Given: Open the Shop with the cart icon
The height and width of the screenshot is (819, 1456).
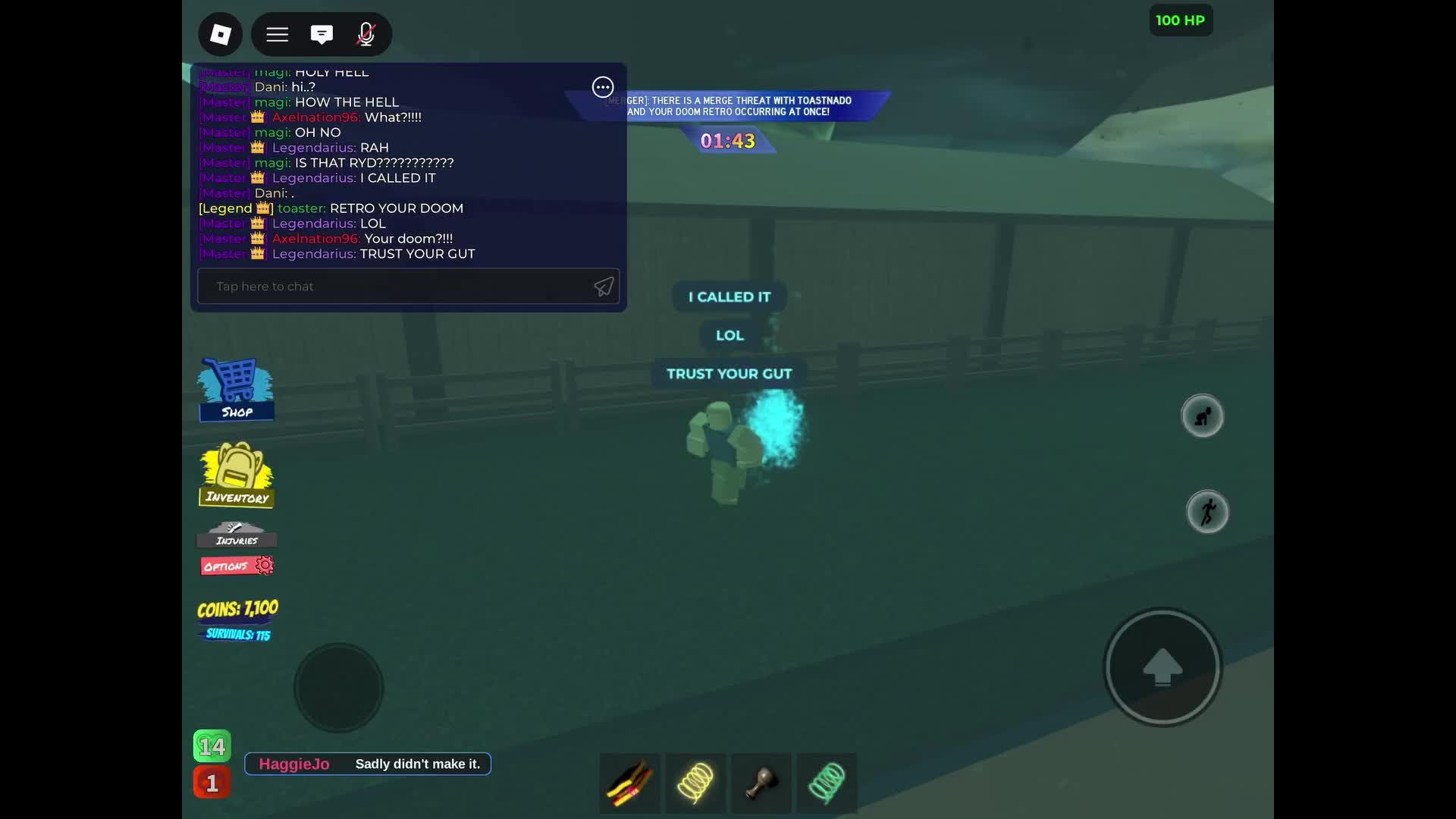Looking at the screenshot, I should click(235, 389).
